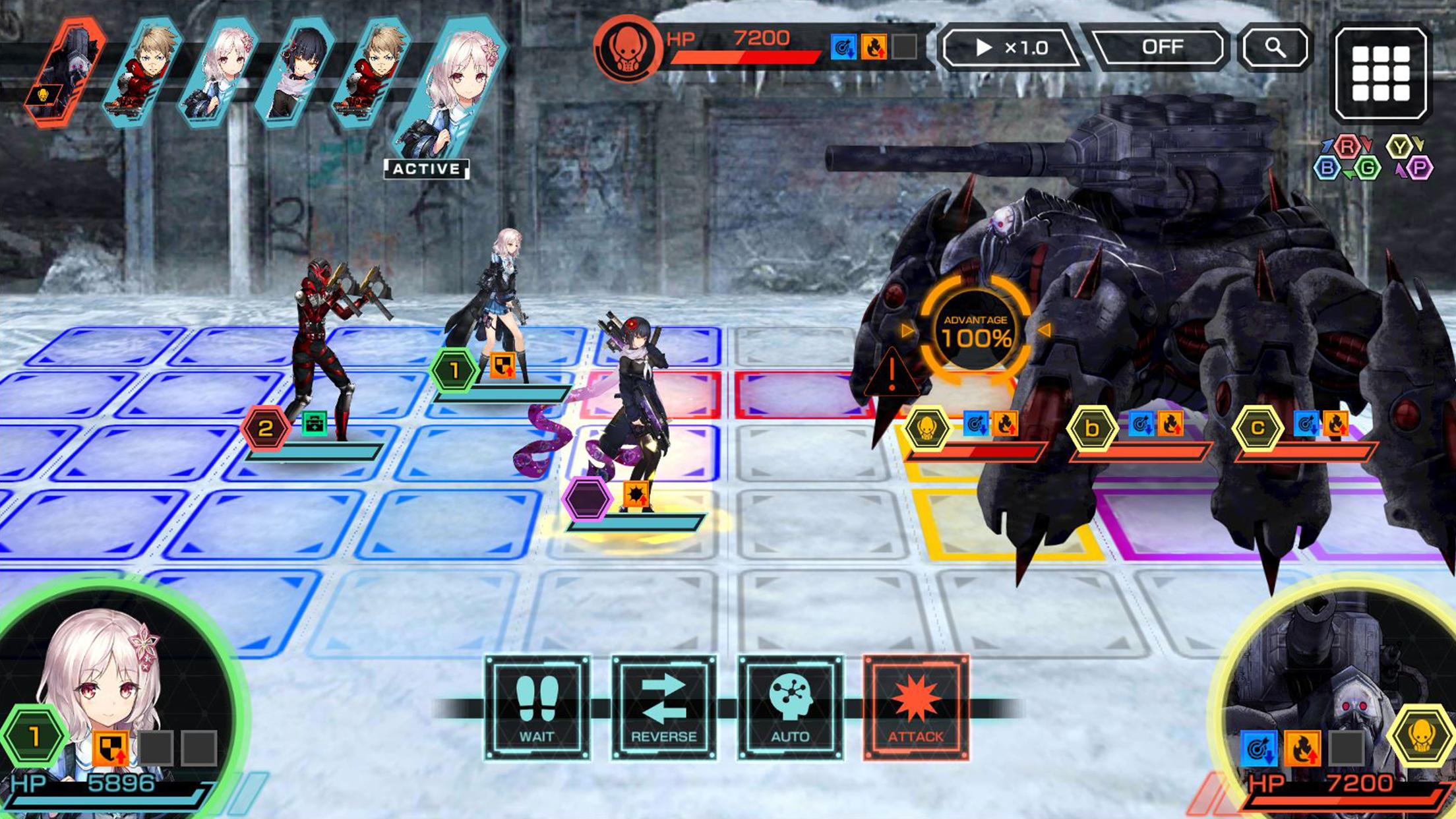Change the x1.0 battle speed

click(x=1010, y=47)
